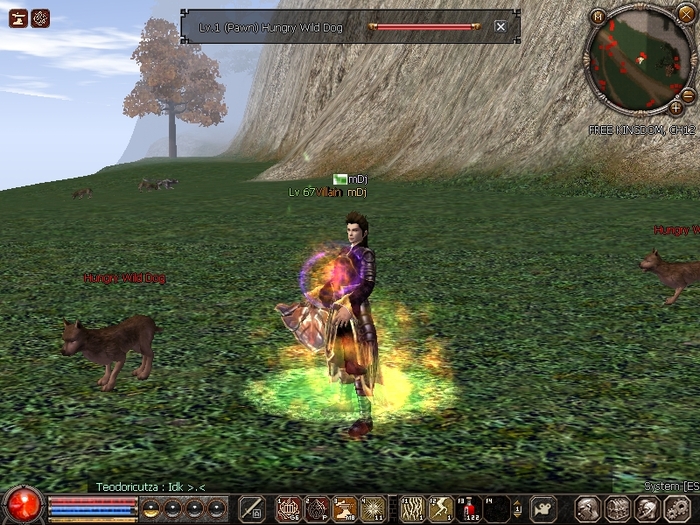Activate the starburst skill in slot 4
This screenshot has width=700, height=525.
click(x=372, y=509)
